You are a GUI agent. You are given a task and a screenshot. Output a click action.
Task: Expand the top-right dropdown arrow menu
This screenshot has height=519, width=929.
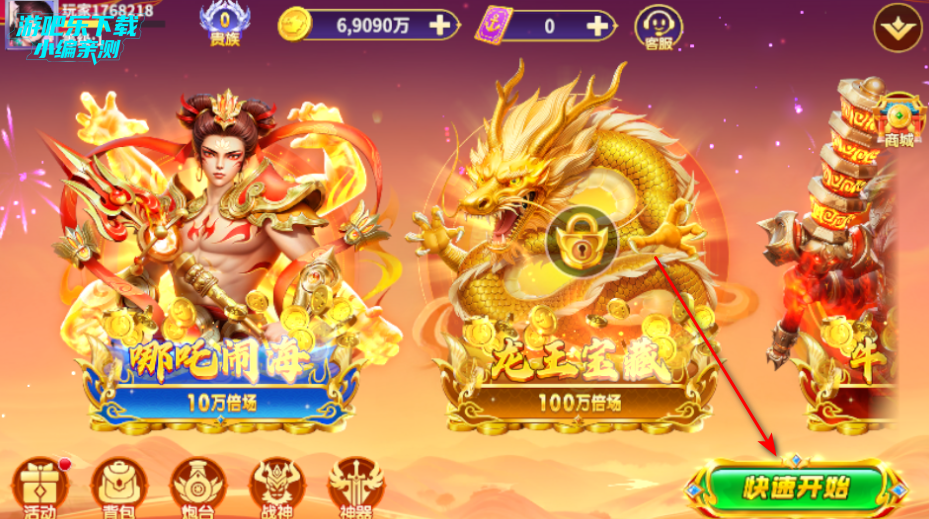click(899, 28)
